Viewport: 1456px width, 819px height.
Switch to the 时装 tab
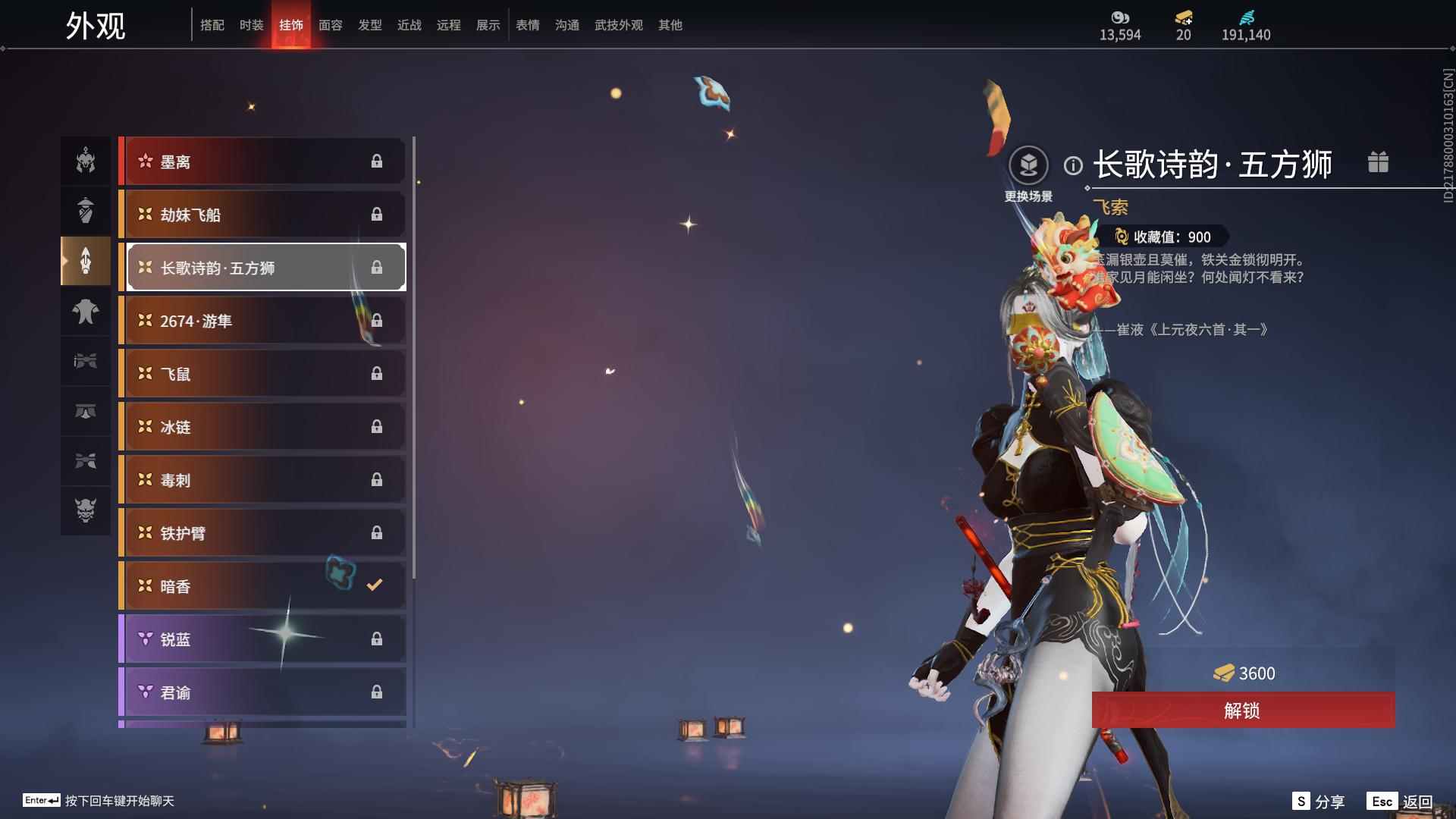pyautogui.click(x=251, y=25)
